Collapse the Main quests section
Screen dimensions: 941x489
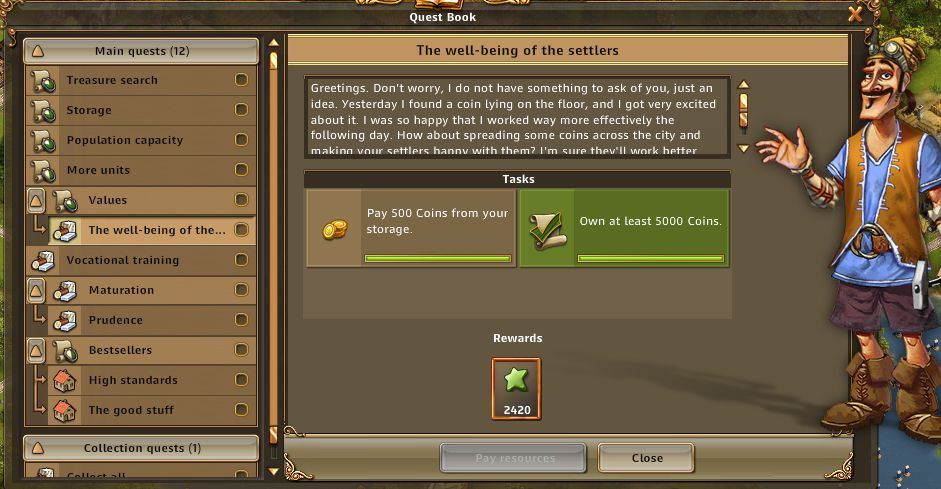[38, 51]
